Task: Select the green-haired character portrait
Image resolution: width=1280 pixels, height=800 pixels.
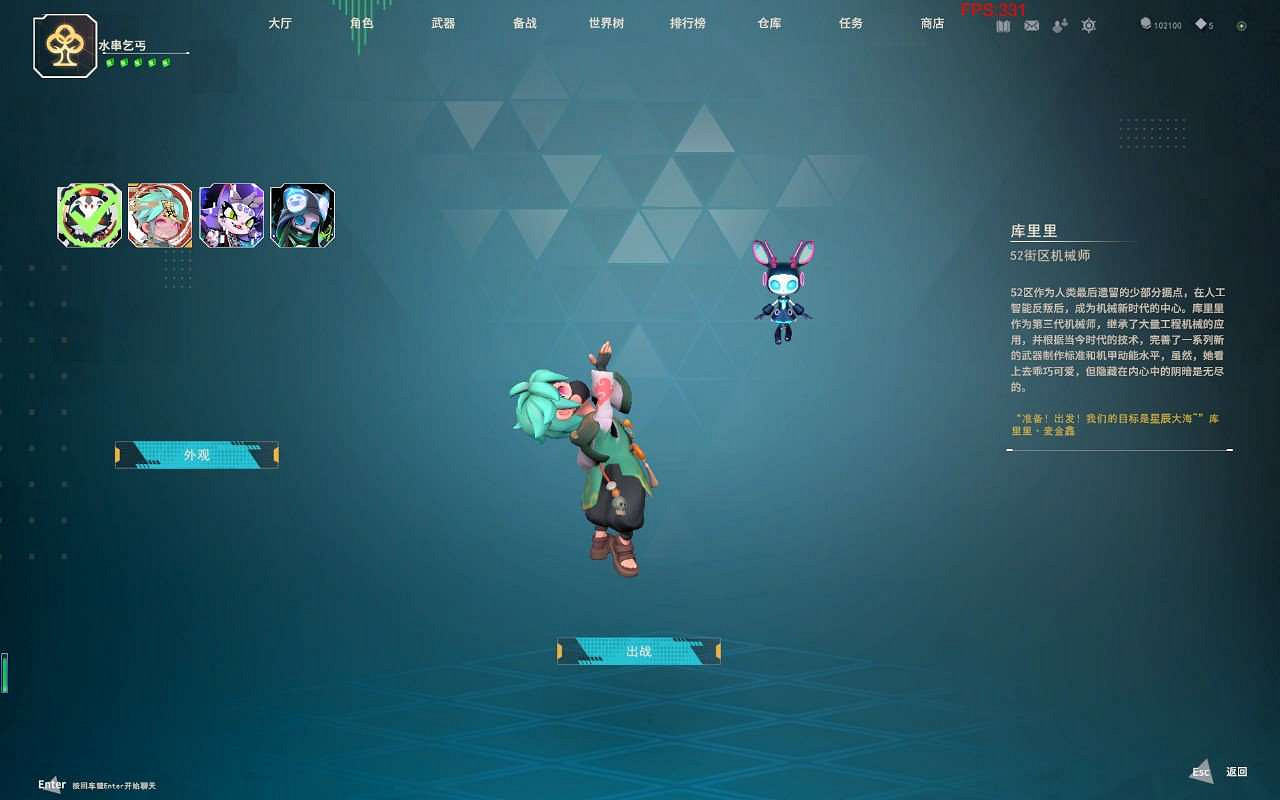Action: [x=160, y=214]
